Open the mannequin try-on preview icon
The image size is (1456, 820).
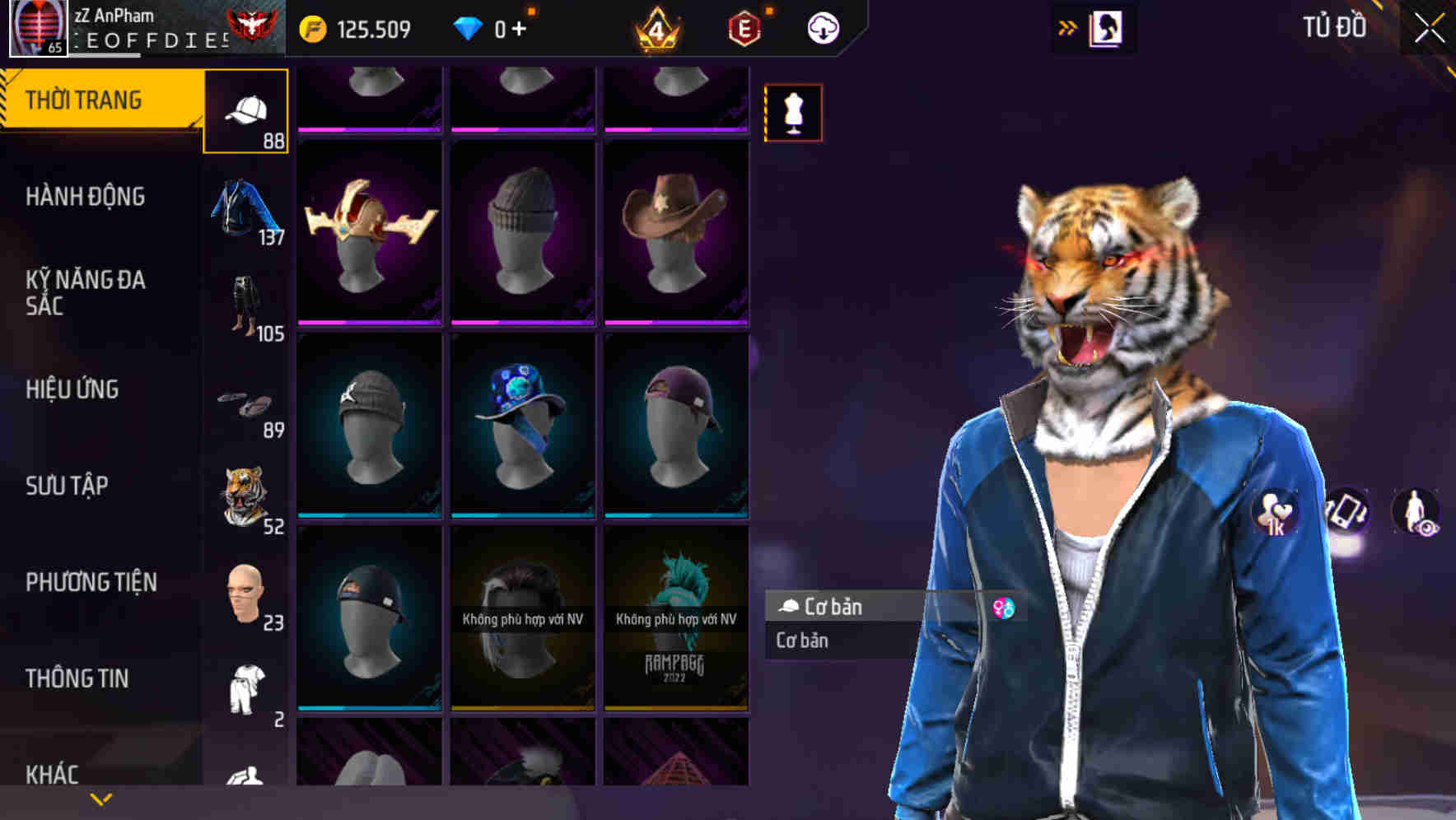tap(793, 113)
